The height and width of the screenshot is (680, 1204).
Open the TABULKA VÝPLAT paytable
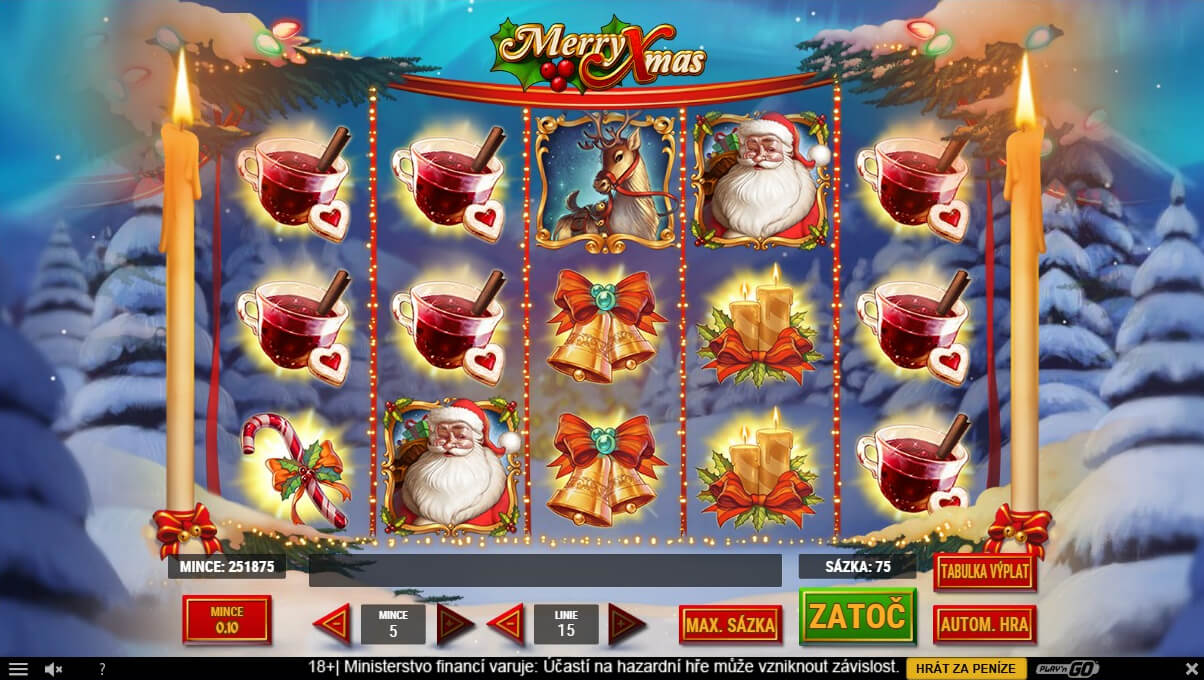coord(984,572)
